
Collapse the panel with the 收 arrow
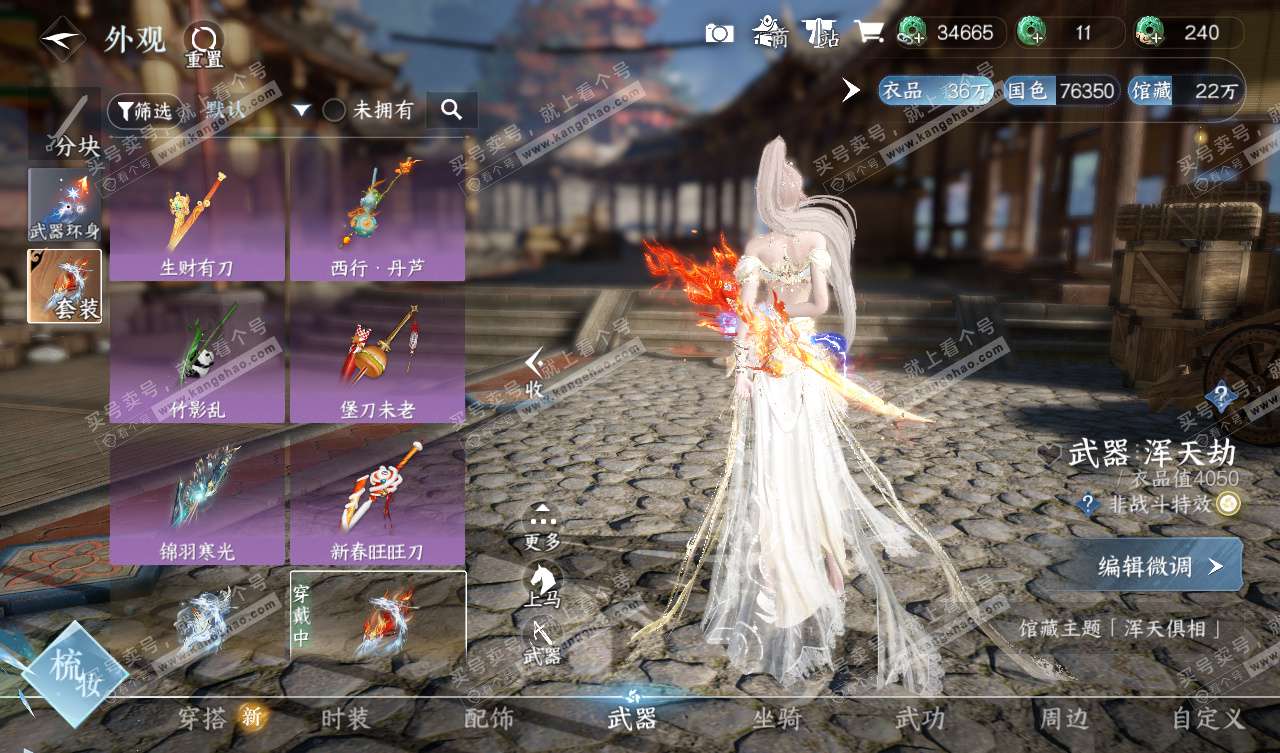pos(535,372)
